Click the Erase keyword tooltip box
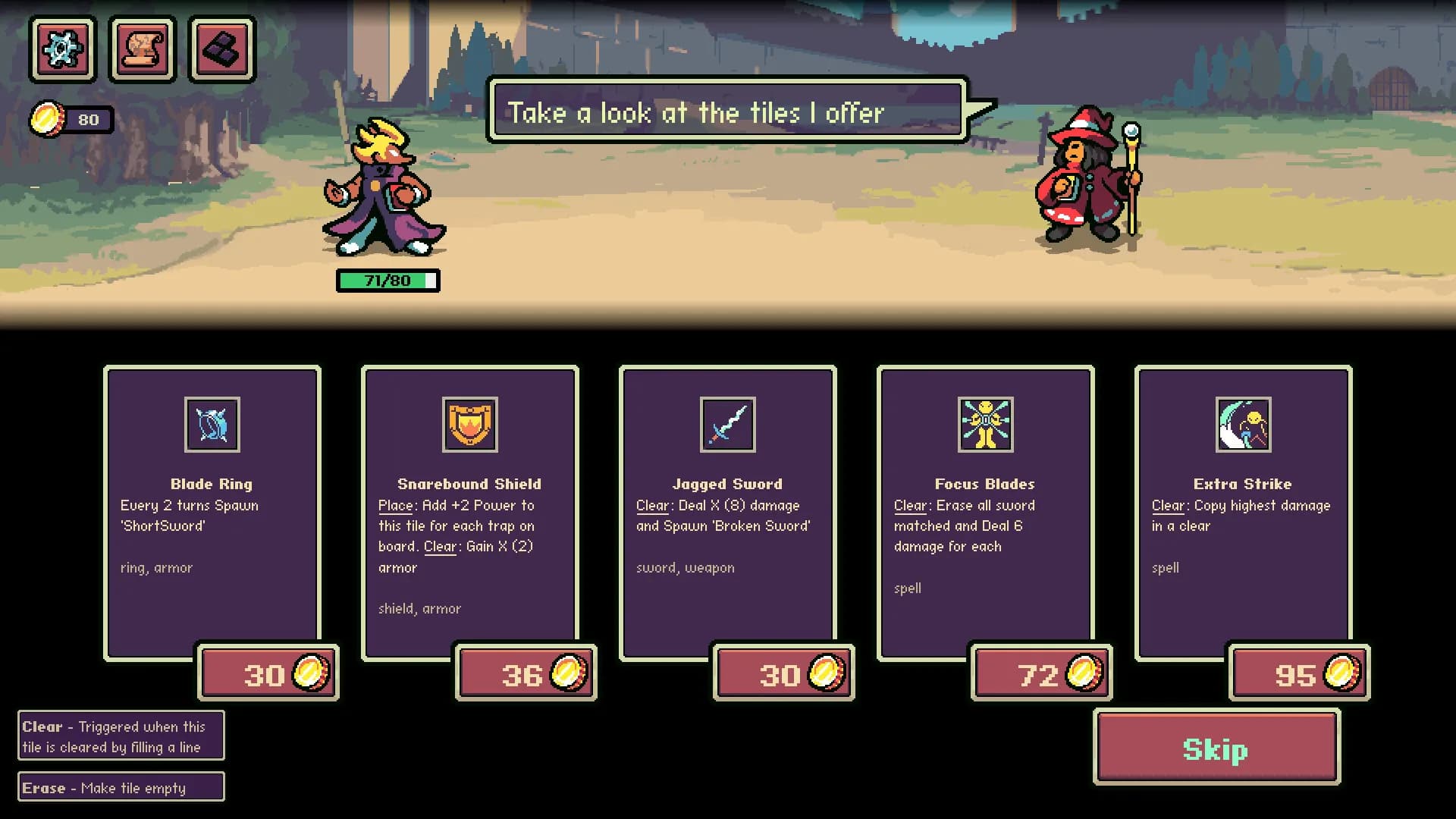Screen dimensions: 1456x819 [120, 787]
